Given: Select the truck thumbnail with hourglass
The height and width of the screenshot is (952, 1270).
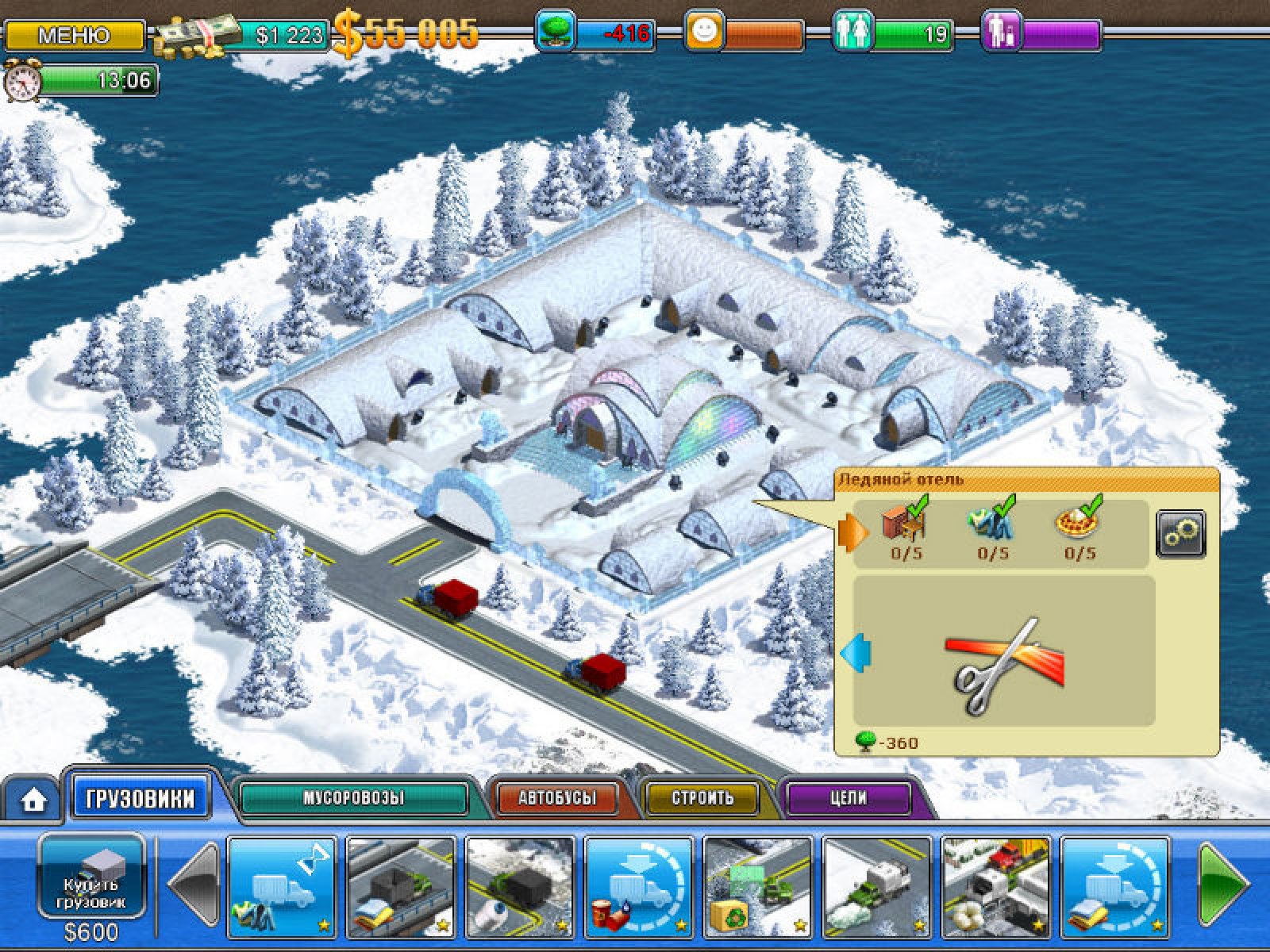Looking at the screenshot, I should pyautogui.click(x=282, y=886).
